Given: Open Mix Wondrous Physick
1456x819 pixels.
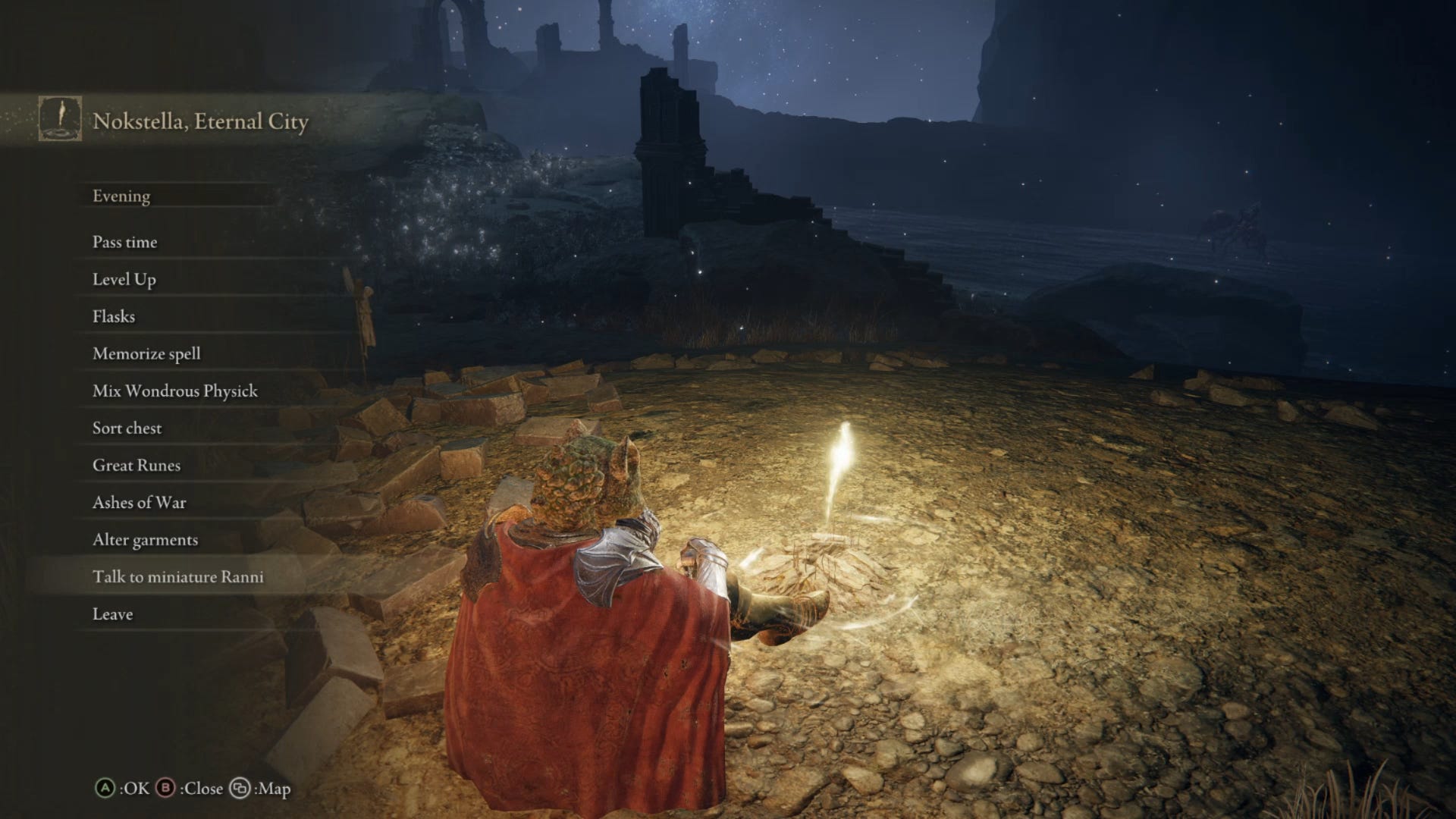Looking at the screenshot, I should [174, 391].
